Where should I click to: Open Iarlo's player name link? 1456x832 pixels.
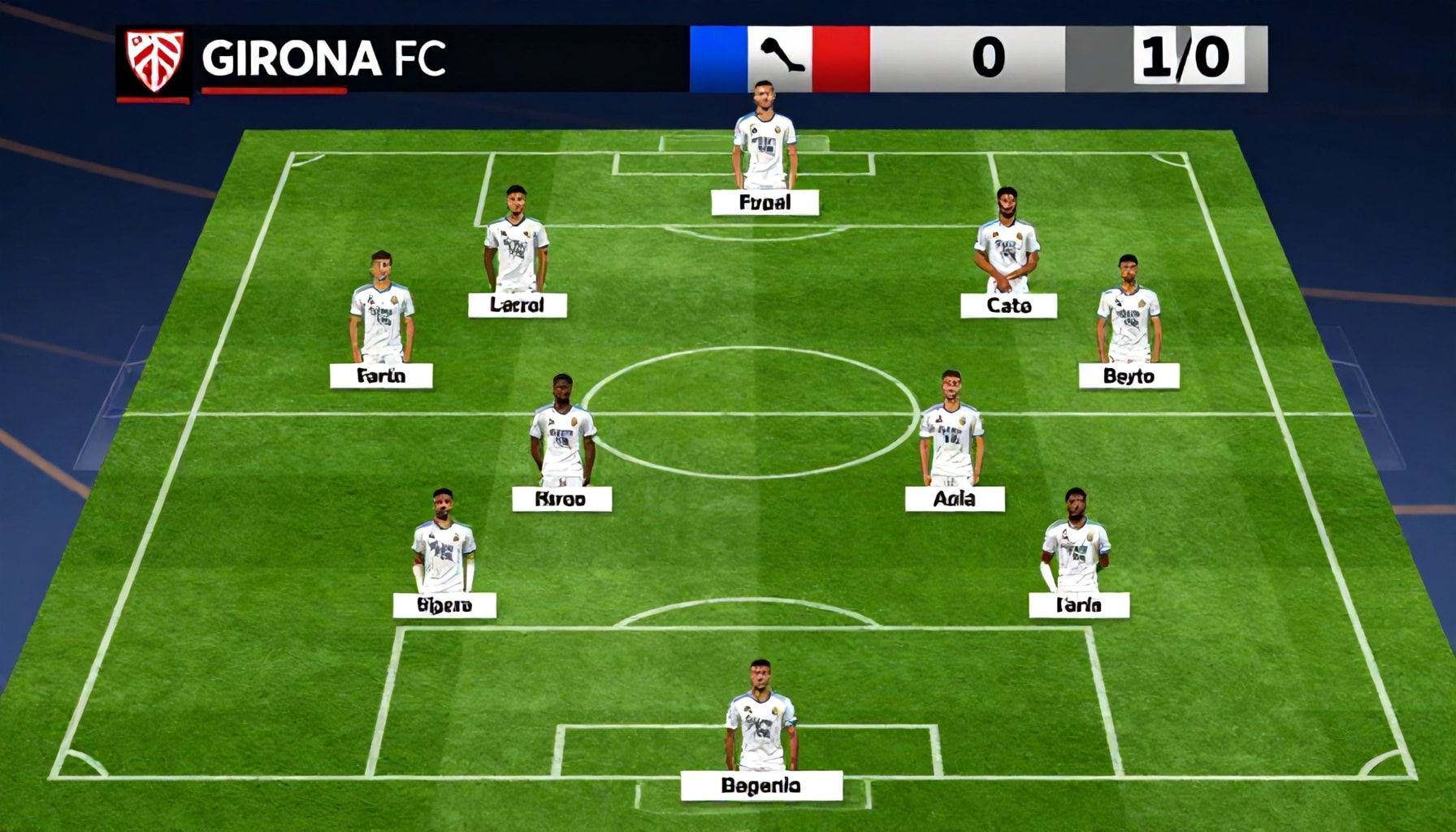[x=1081, y=606]
